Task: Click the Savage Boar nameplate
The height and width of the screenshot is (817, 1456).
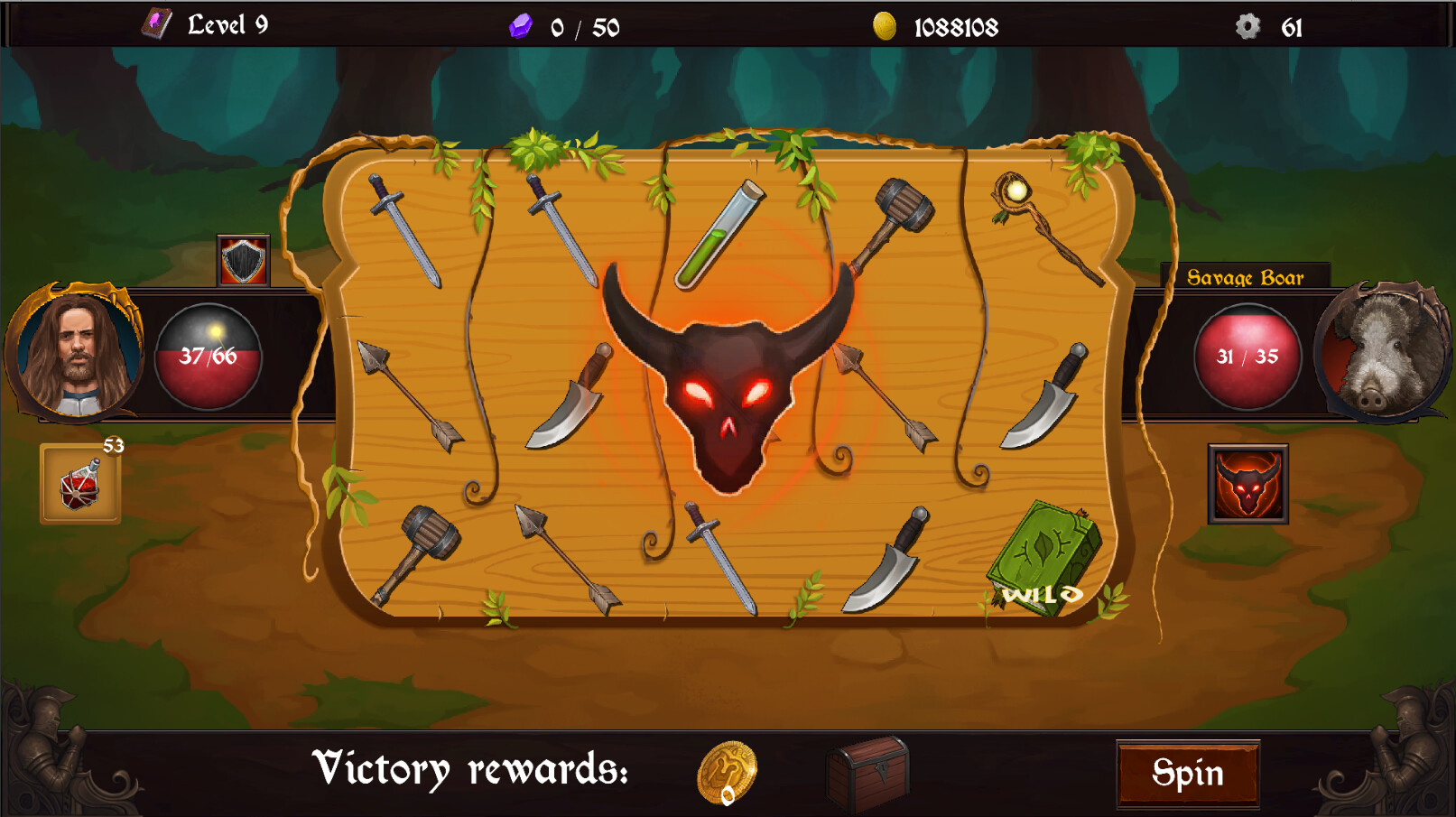Action: (x=1246, y=278)
